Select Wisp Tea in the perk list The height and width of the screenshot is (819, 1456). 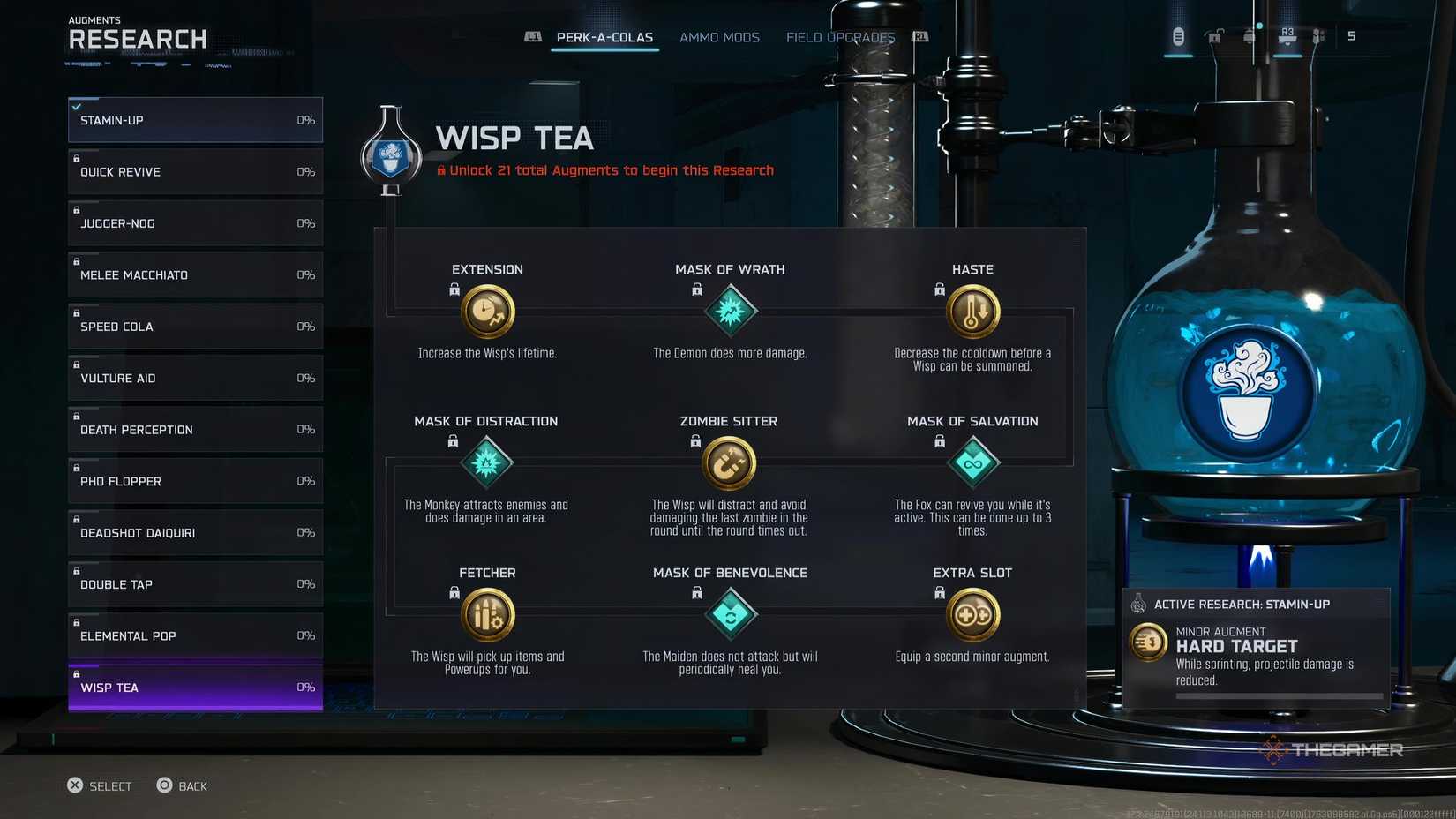point(194,688)
